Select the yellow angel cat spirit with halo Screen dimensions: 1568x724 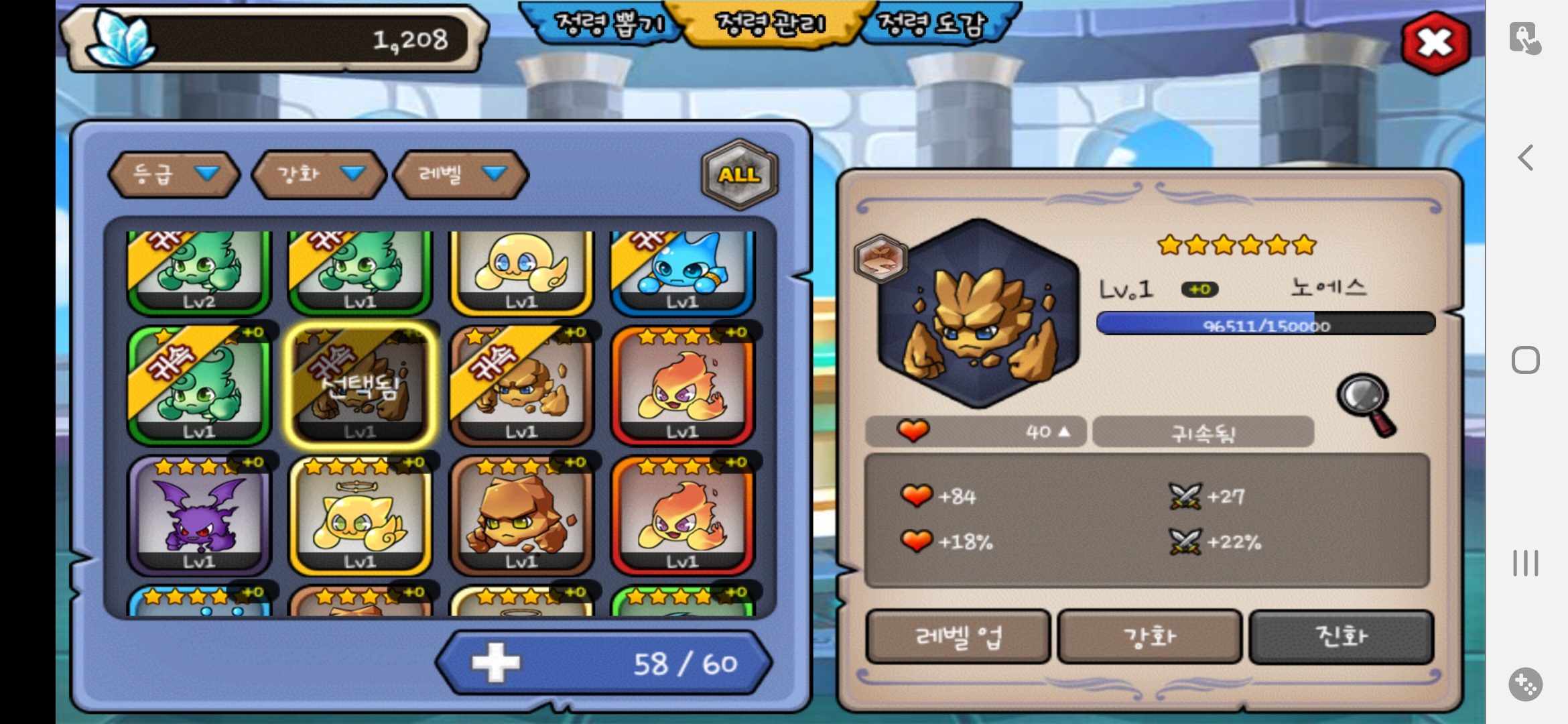[x=360, y=516]
